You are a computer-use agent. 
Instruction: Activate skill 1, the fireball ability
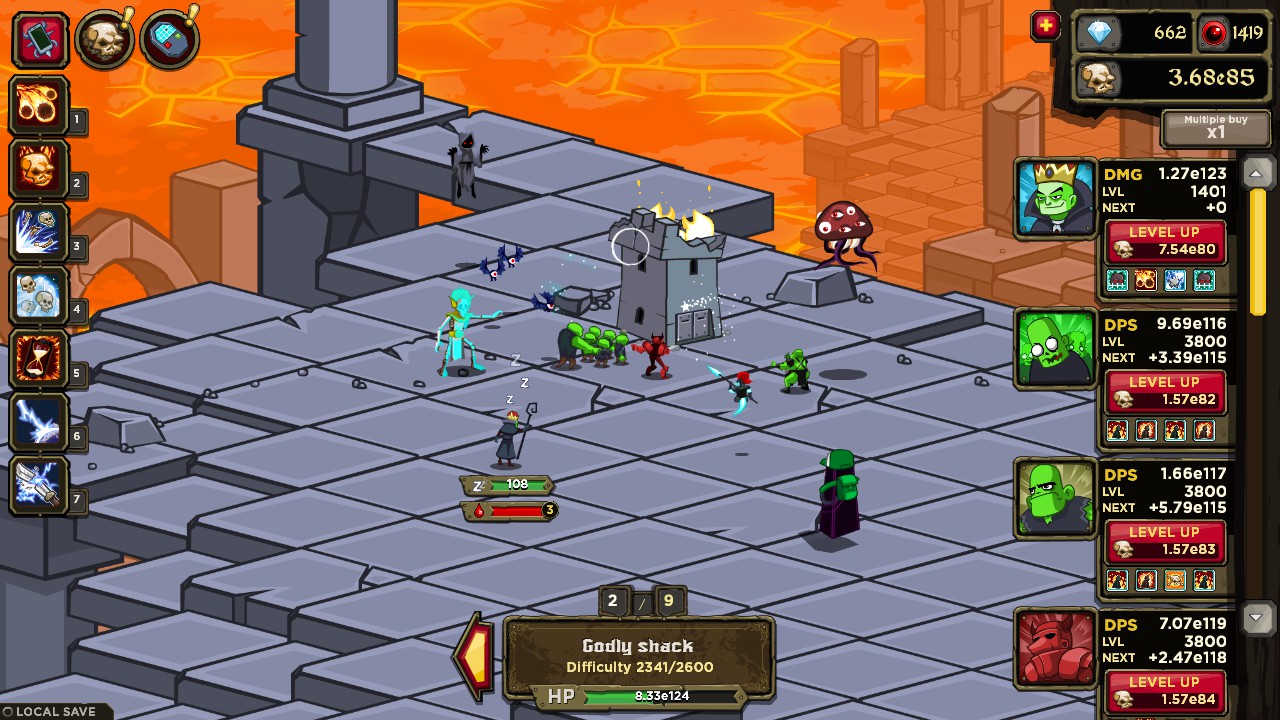[x=40, y=105]
